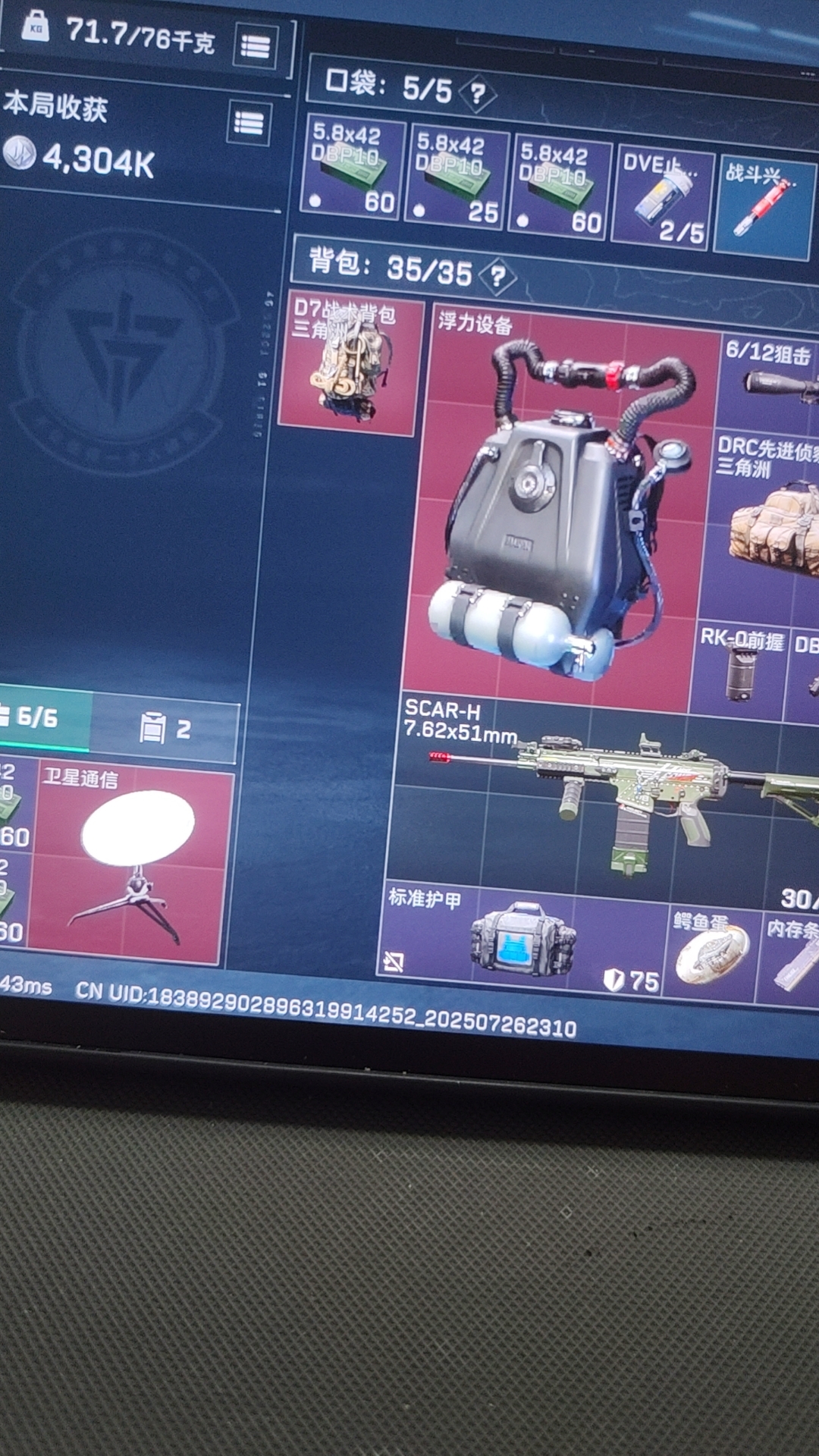Show the 口袋 pocket help tooltip
The image size is (819, 1456).
[477, 94]
